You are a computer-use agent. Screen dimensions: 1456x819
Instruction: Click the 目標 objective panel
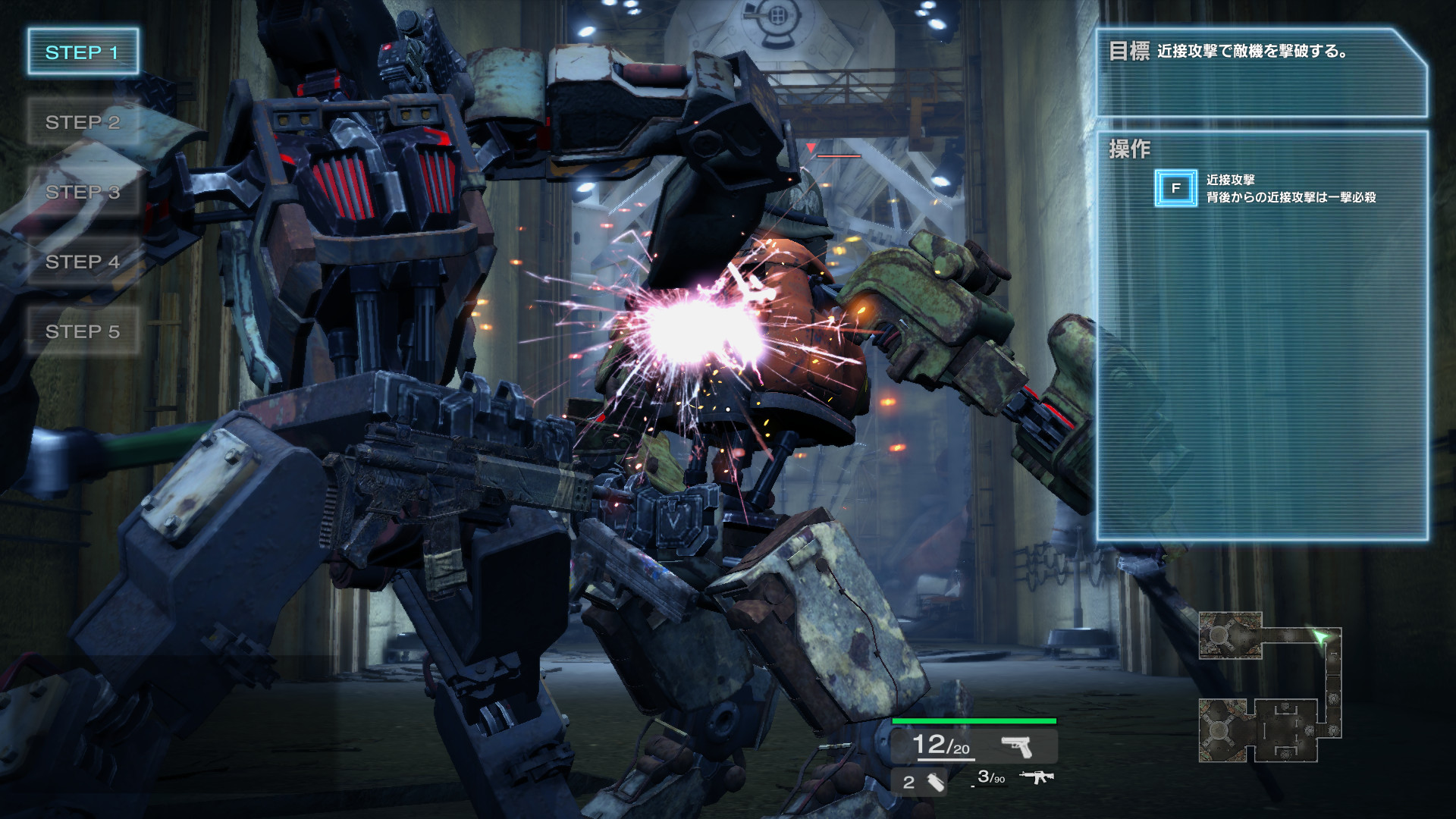[1262, 73]
